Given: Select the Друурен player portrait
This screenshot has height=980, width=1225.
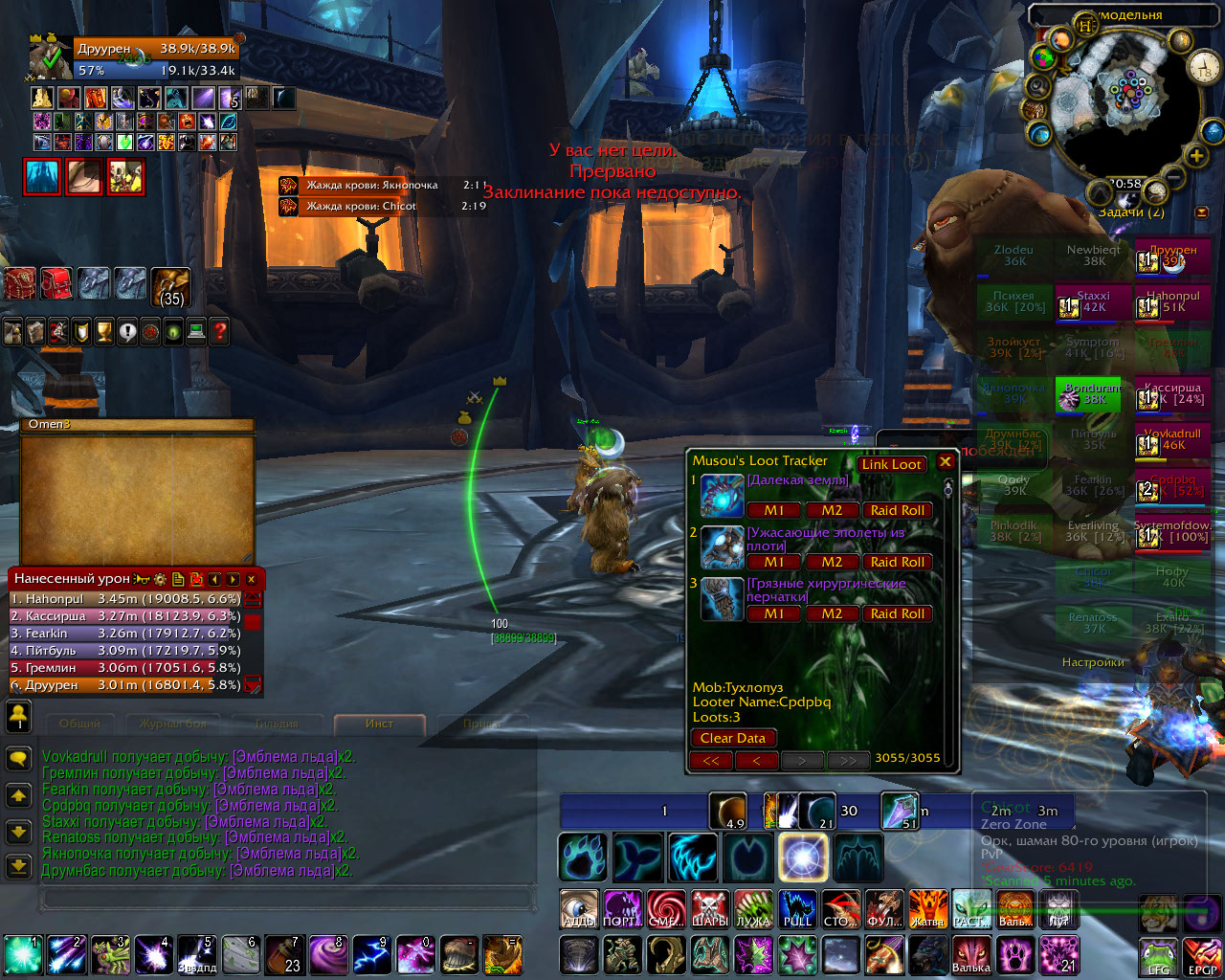Looking at the screenshot, I should click(x=50, y=58).
